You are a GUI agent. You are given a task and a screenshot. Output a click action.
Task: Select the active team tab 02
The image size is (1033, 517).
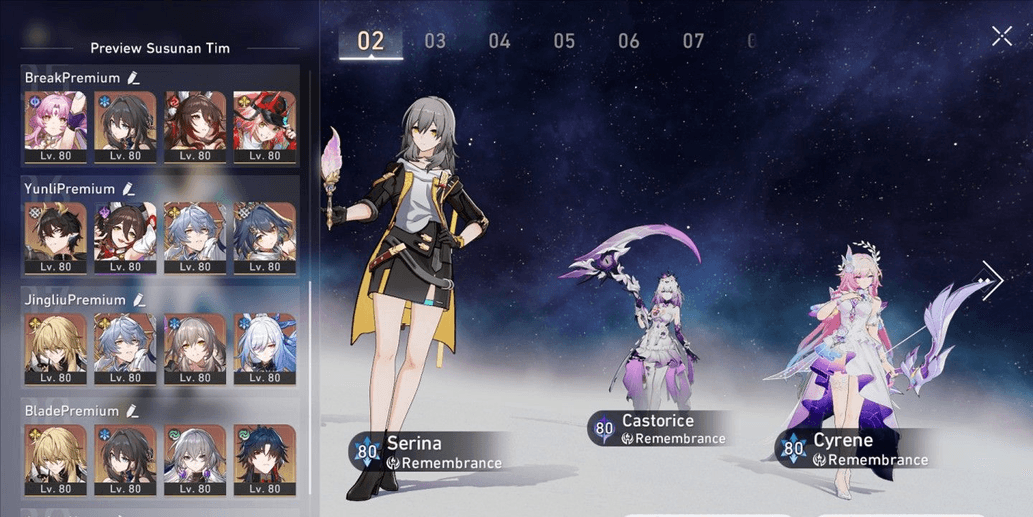[370, 41]
